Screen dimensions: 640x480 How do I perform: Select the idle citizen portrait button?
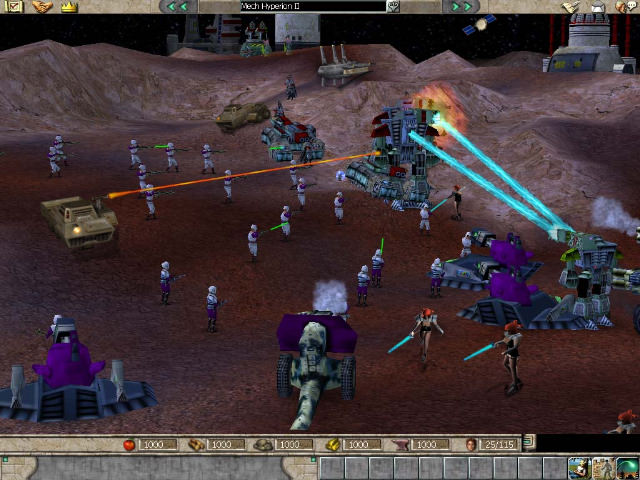579,468
